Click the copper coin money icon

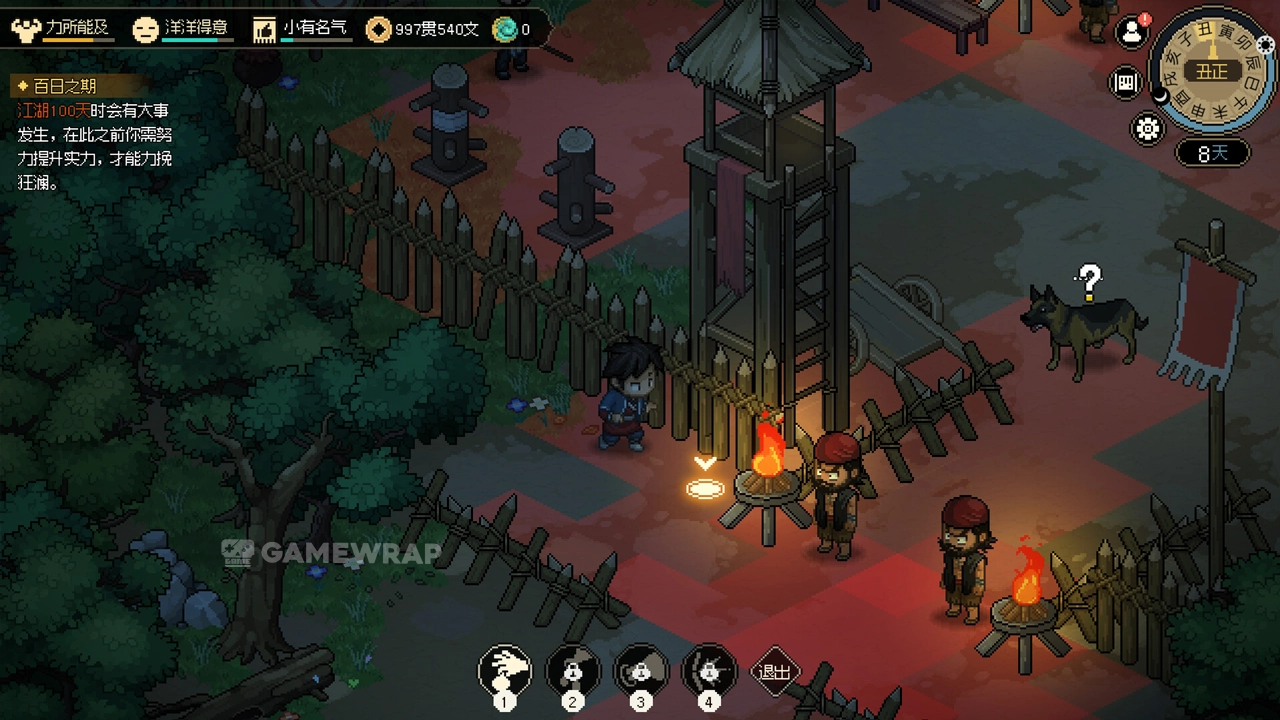pyautogui.click(x=378, y=29)
